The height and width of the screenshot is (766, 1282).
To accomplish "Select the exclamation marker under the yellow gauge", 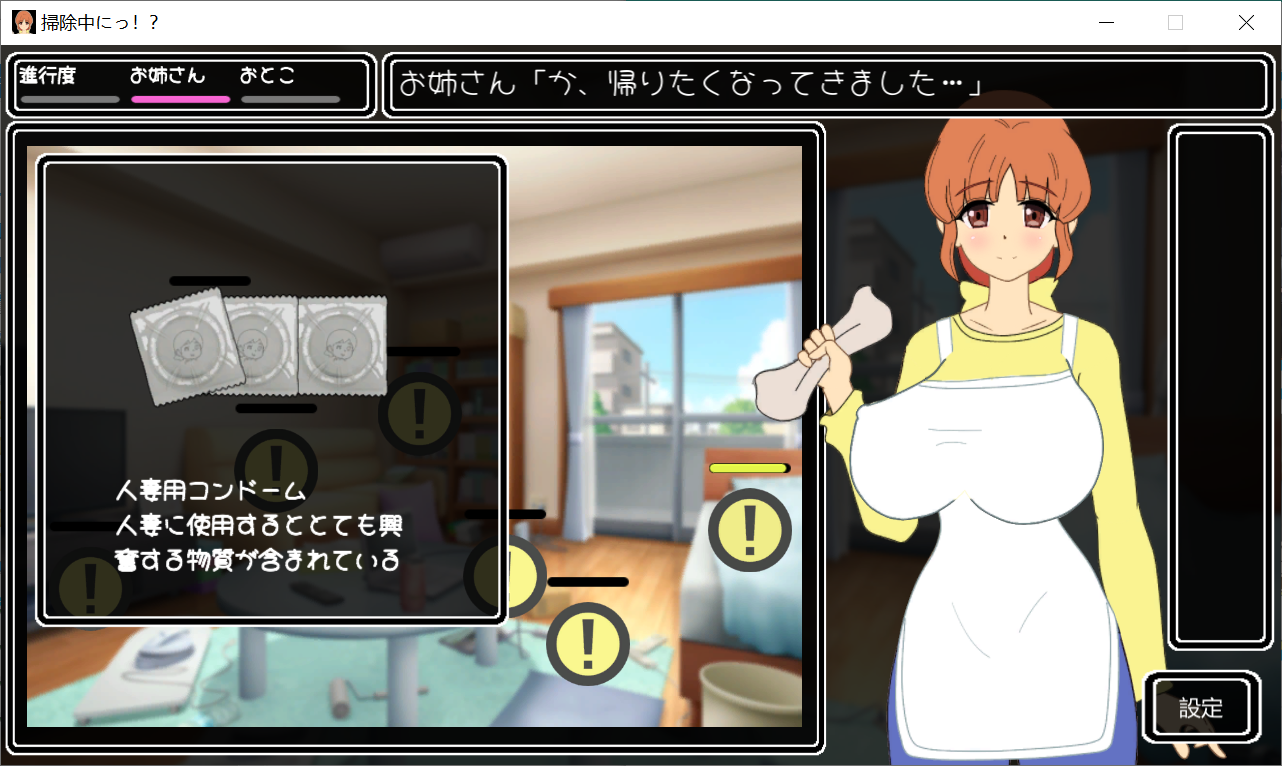I will pos(749,531).
